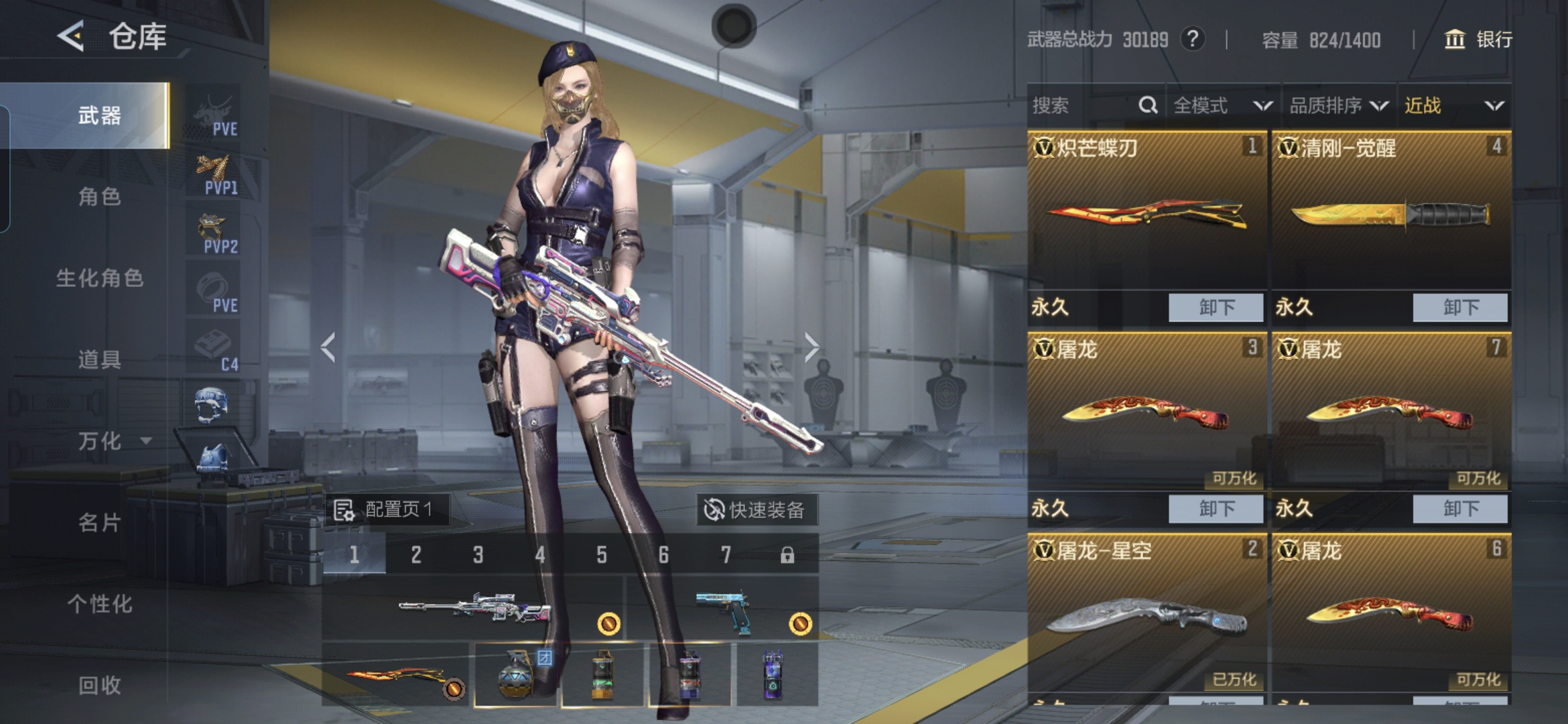Screen dimensions: 1568x724
Task: Open the 名片 name card section
Action: 99,522
